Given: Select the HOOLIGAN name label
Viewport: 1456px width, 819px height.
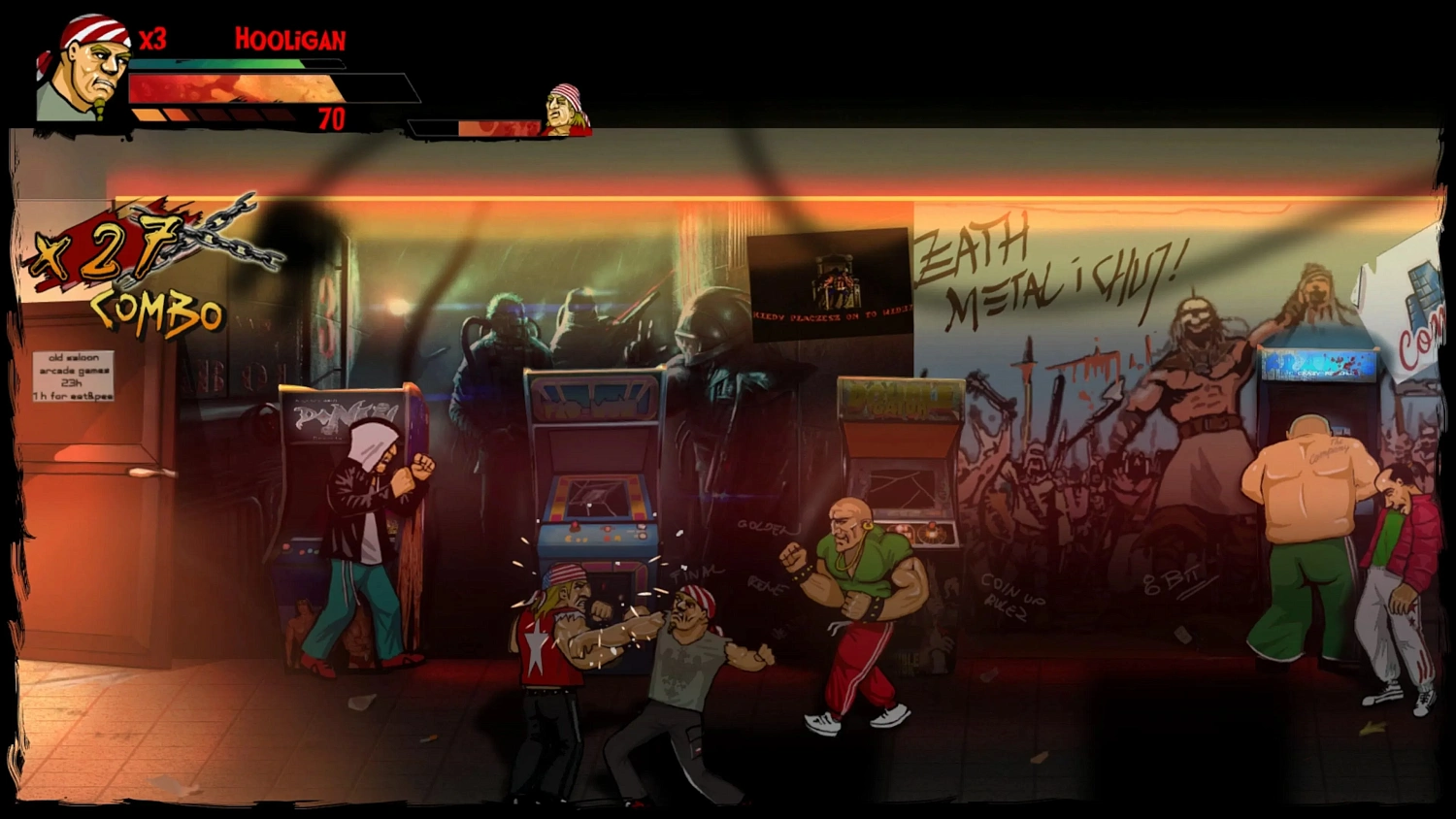Looking at the screenshot, I should pyautogui.click(x=288, y=40).
